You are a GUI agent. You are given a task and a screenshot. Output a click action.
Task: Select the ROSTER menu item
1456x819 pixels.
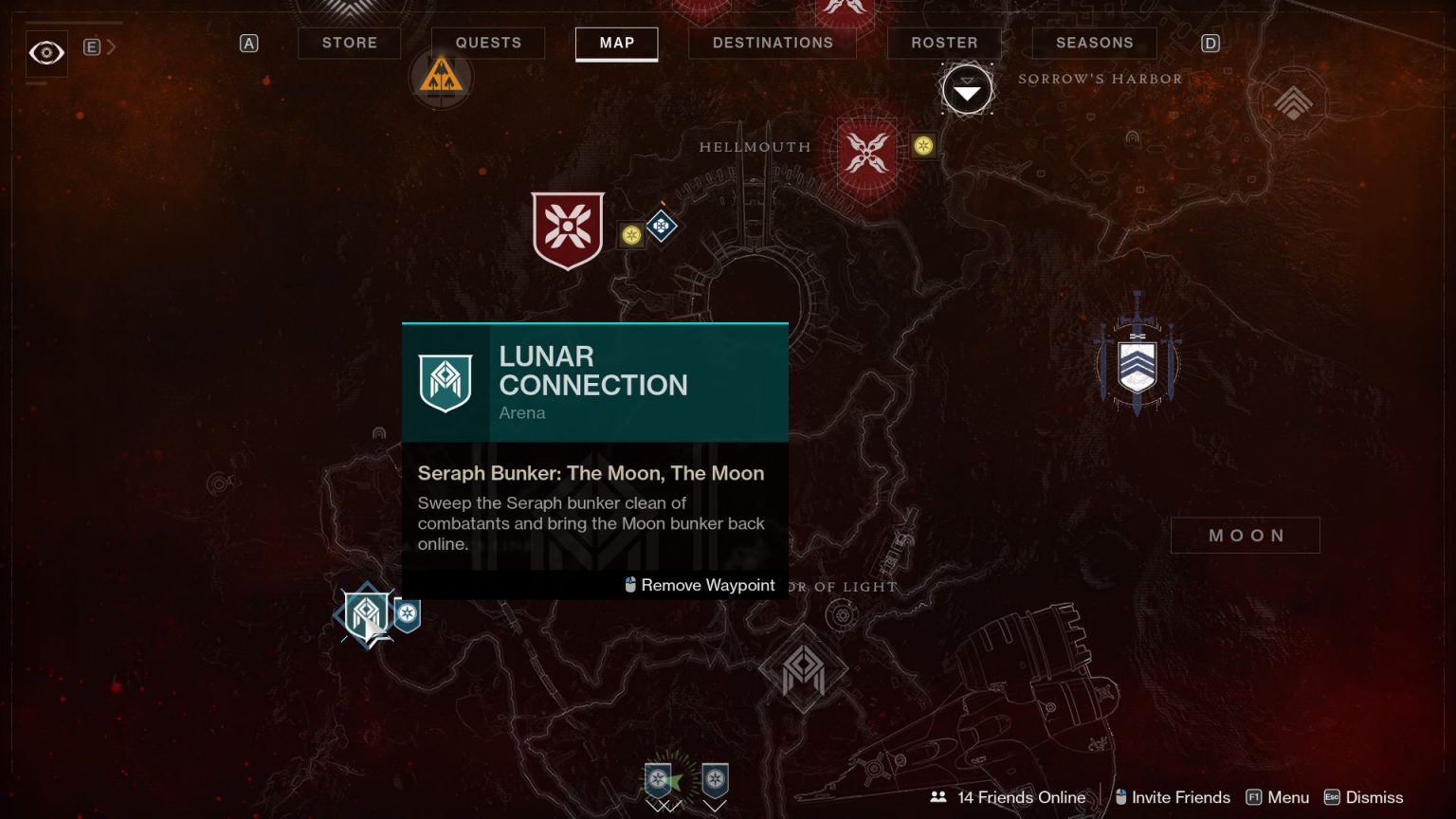point(943,43)
